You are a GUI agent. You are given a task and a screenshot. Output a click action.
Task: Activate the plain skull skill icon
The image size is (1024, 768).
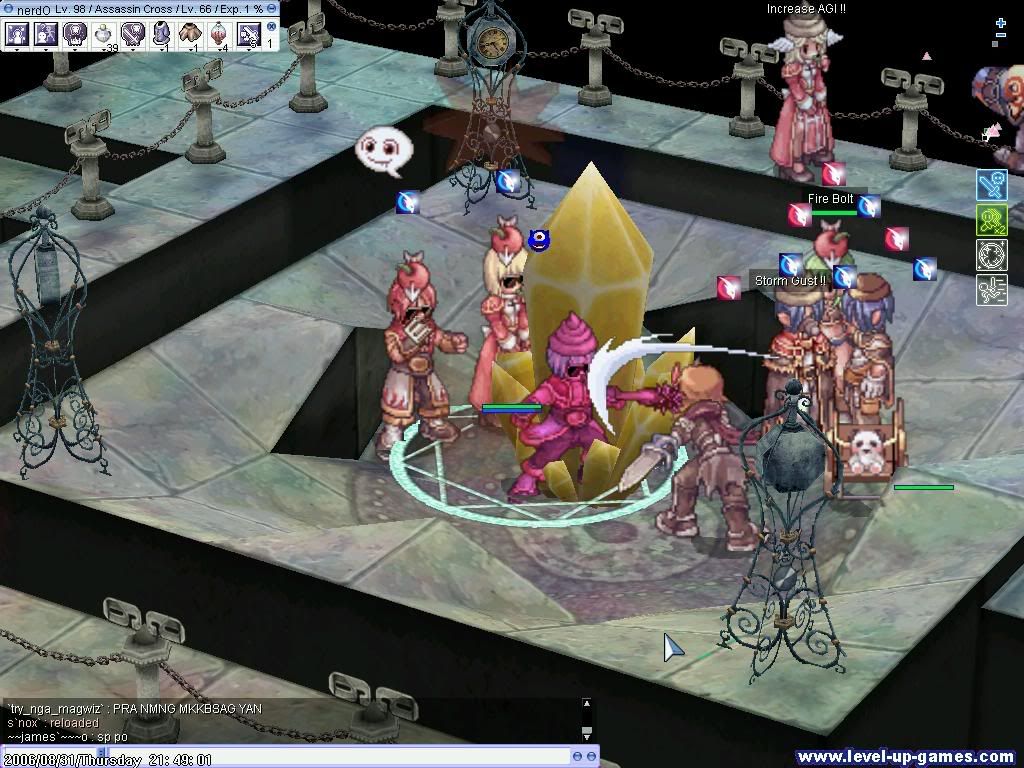(74, 34)
